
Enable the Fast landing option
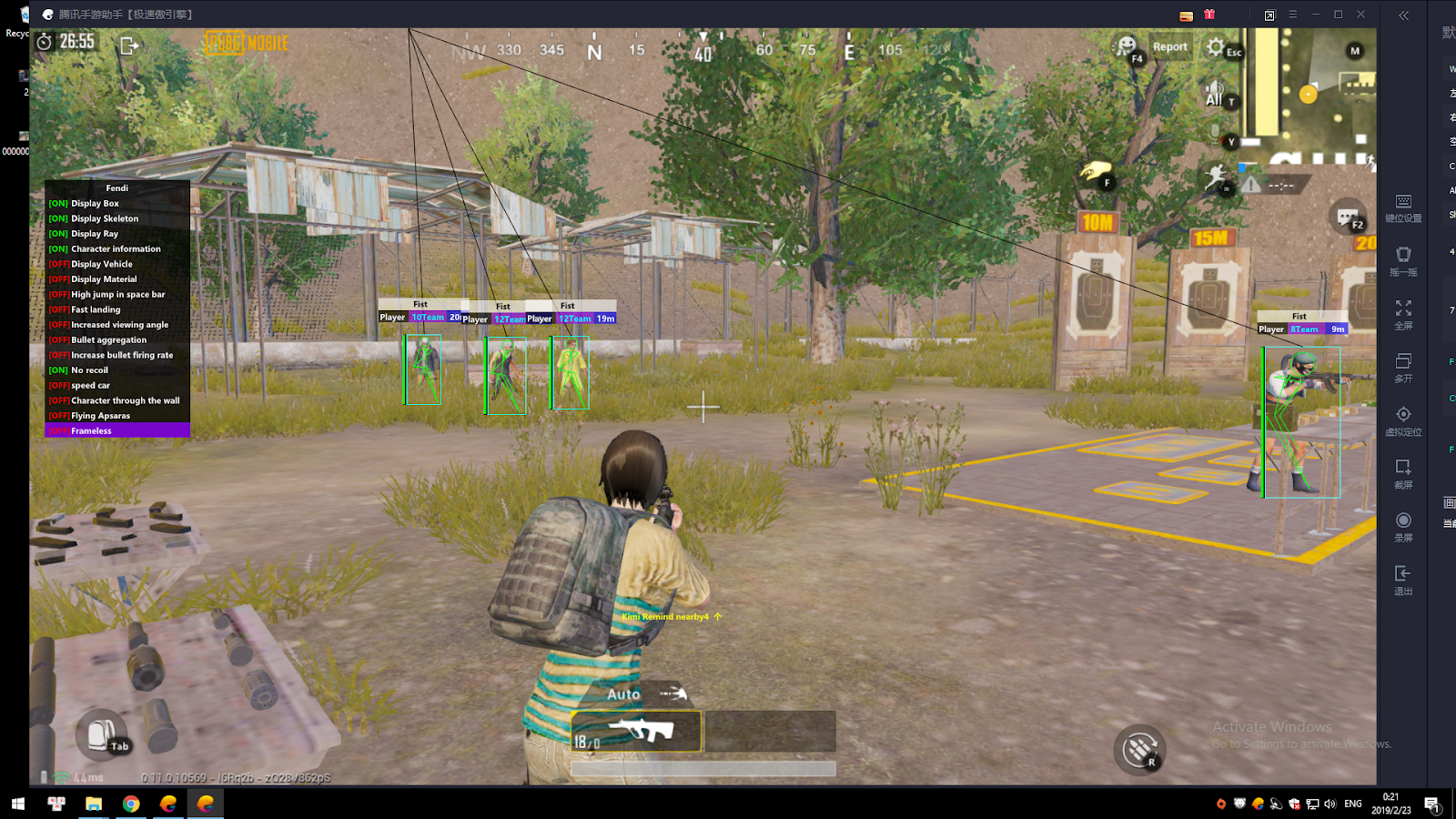point(92,308)
